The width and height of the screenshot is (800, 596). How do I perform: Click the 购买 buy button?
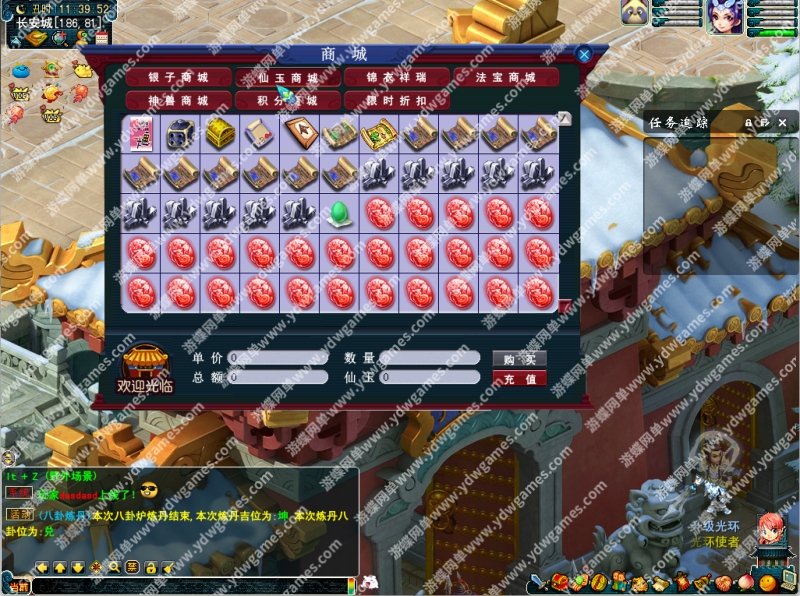[519, 358]
